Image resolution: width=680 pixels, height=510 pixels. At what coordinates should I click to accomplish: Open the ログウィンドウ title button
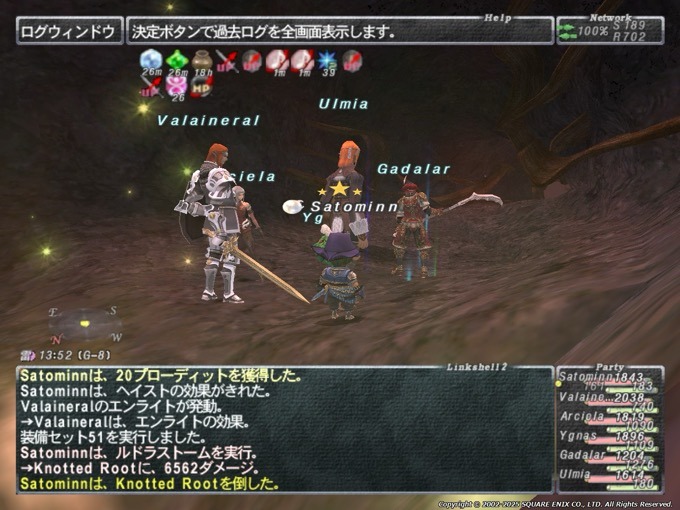tap(69, 31)
